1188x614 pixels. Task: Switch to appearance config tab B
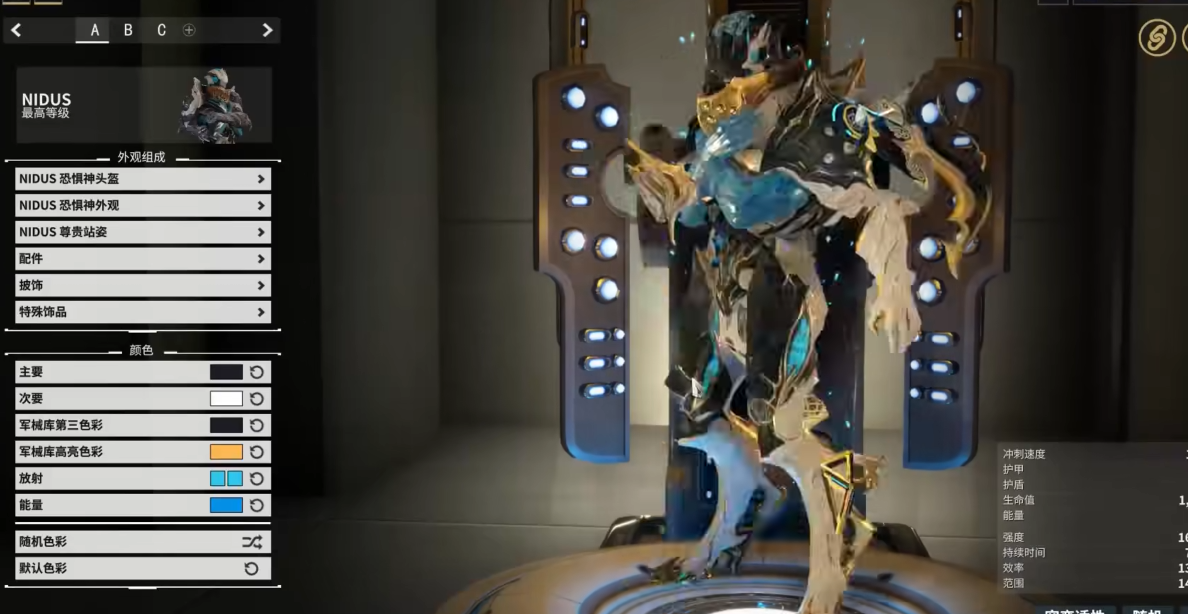[128, 30]
